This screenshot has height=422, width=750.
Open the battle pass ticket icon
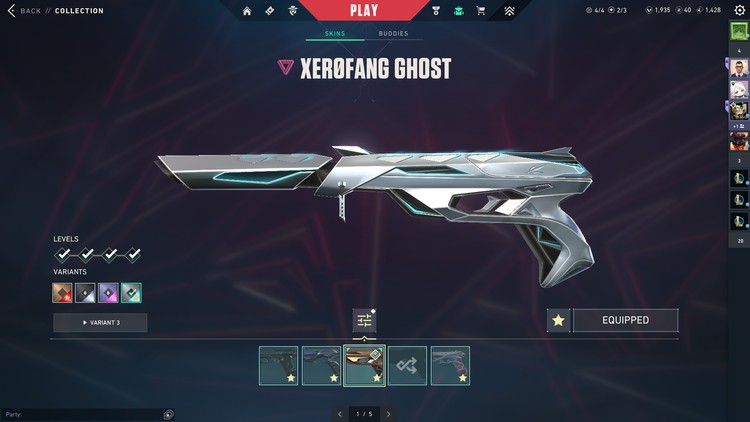269,11
